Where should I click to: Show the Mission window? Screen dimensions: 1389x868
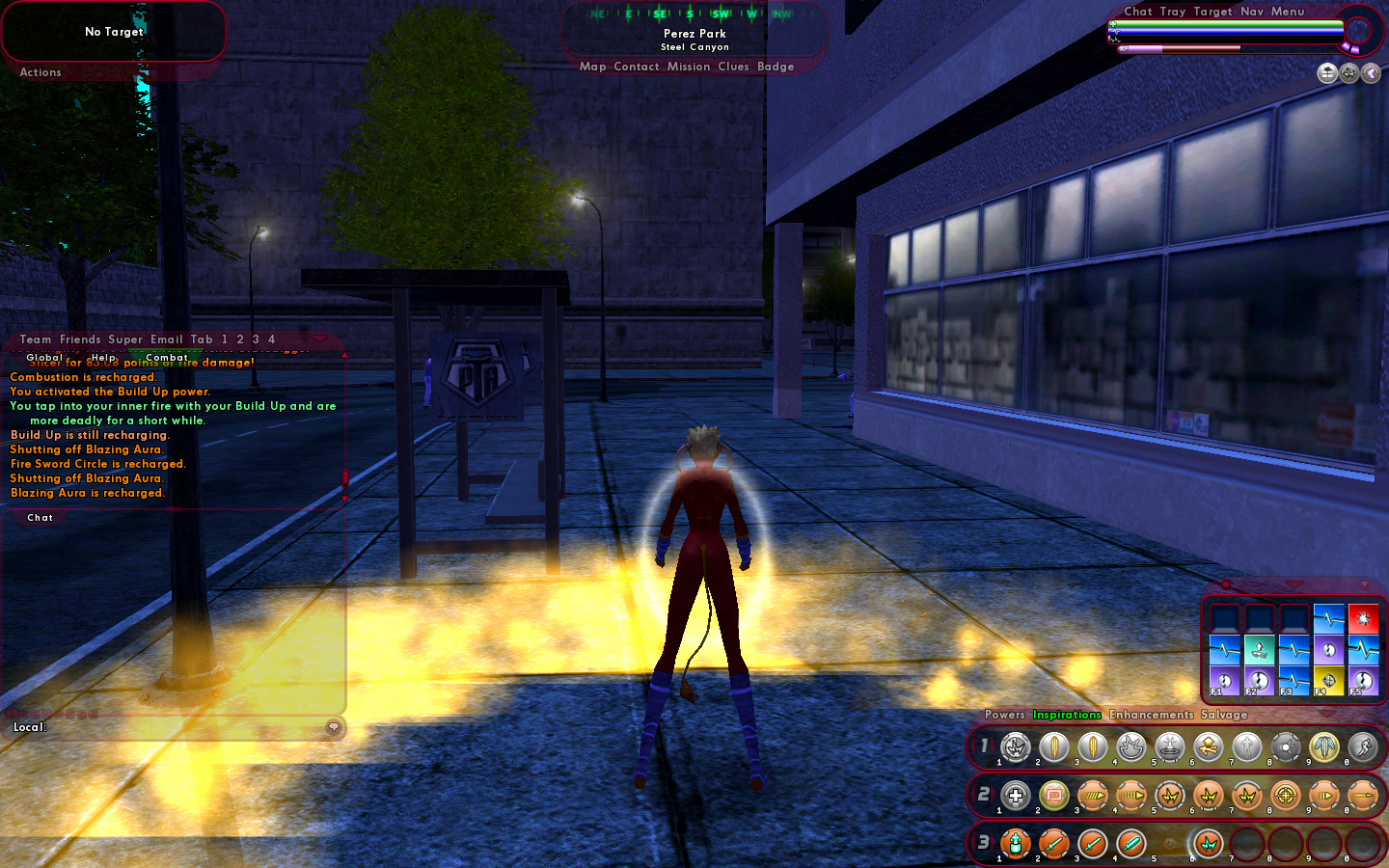[x=688, y=67]
